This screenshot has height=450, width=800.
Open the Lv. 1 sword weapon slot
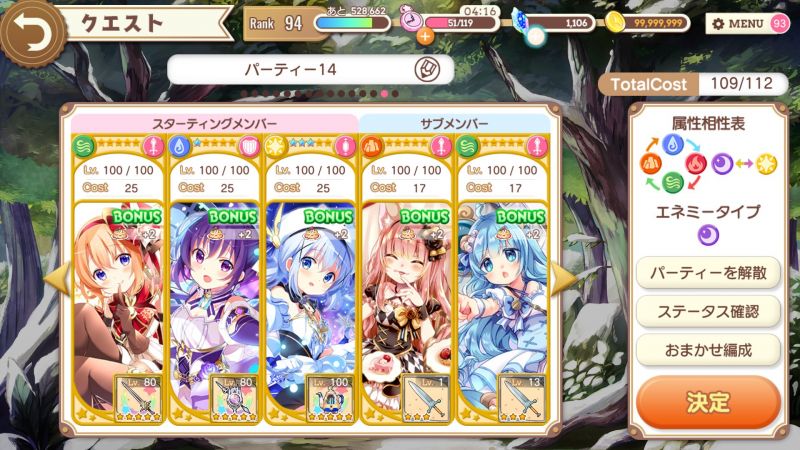coord(425,397)
